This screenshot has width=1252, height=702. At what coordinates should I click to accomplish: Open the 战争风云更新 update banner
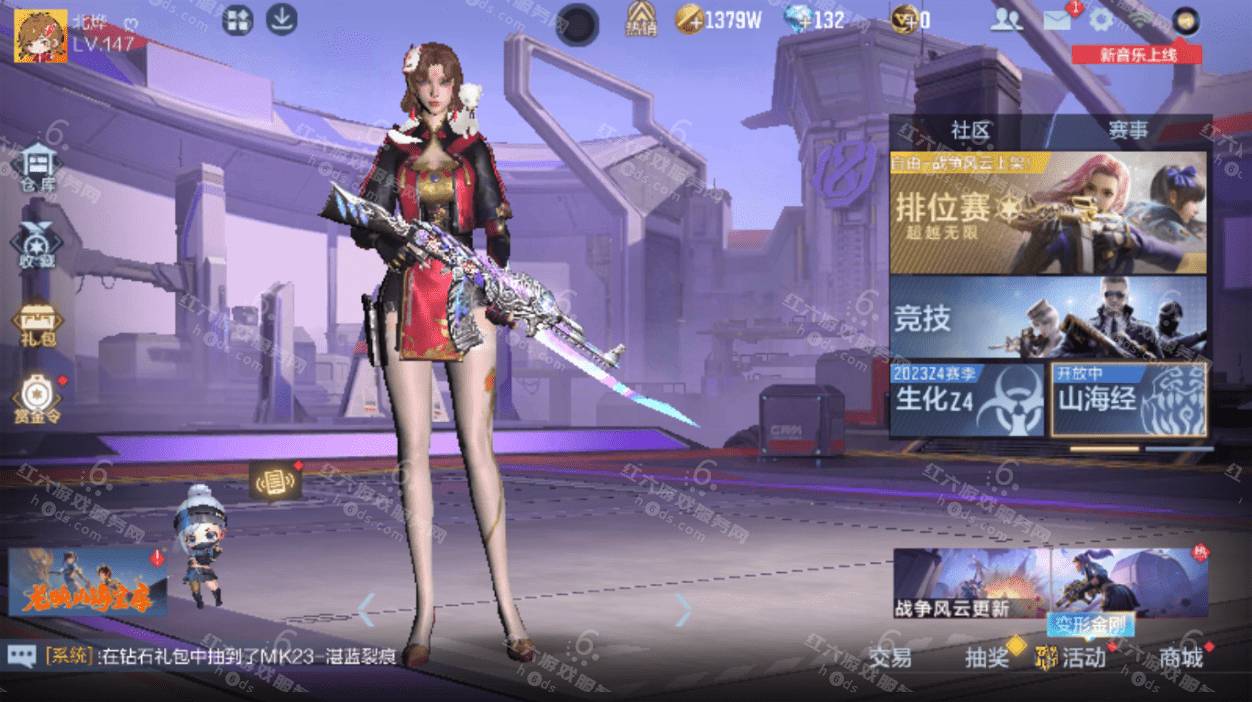[x=971, y=583]
